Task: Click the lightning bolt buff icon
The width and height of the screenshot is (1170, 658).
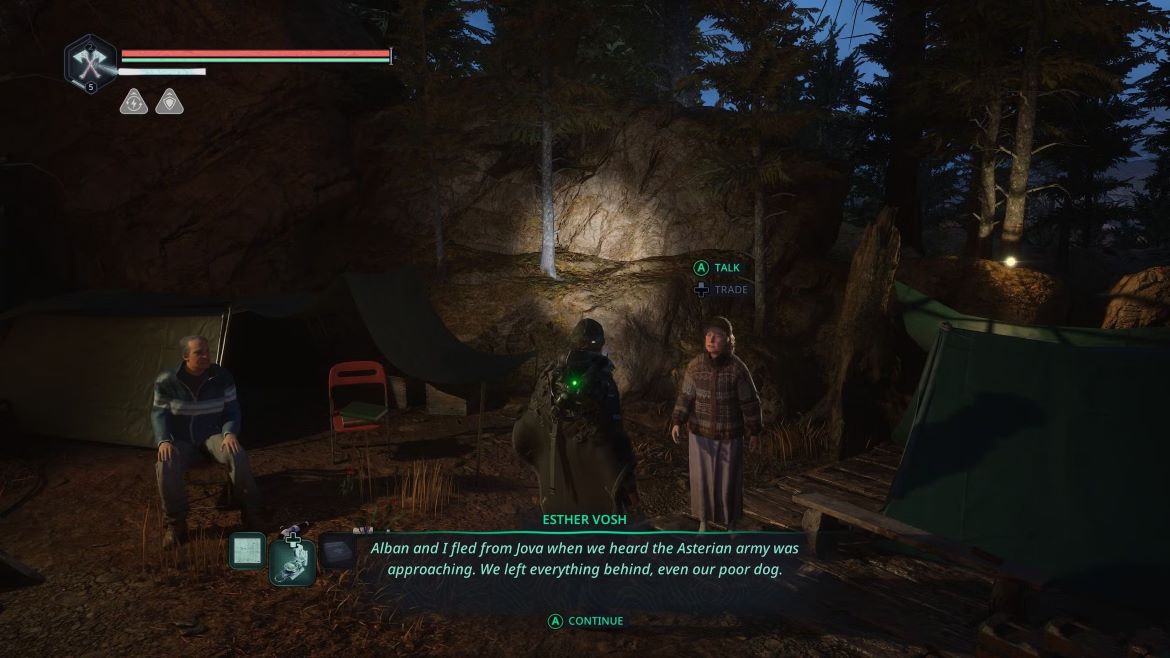Action: tap(134, 101)
